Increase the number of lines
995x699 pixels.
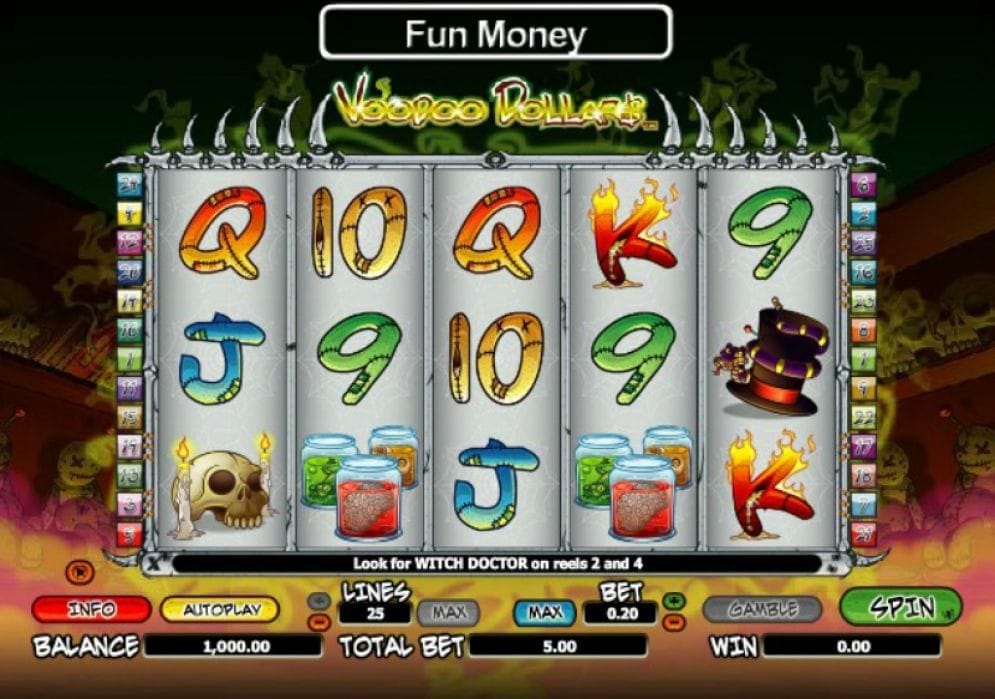point(319,601)
